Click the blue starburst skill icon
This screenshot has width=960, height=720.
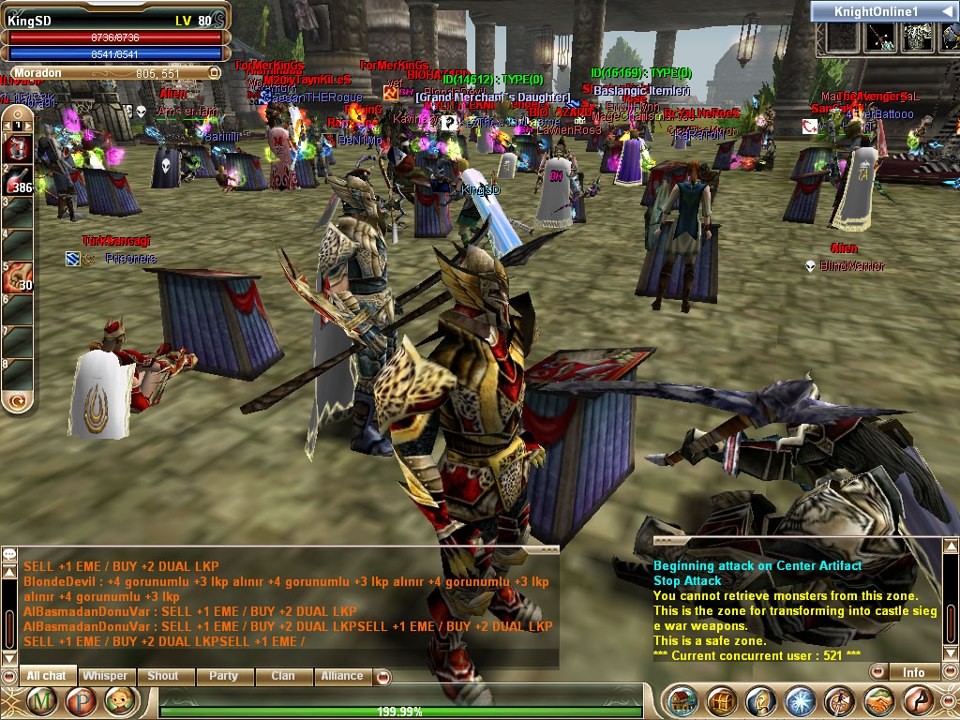click(x=799, y=701)
